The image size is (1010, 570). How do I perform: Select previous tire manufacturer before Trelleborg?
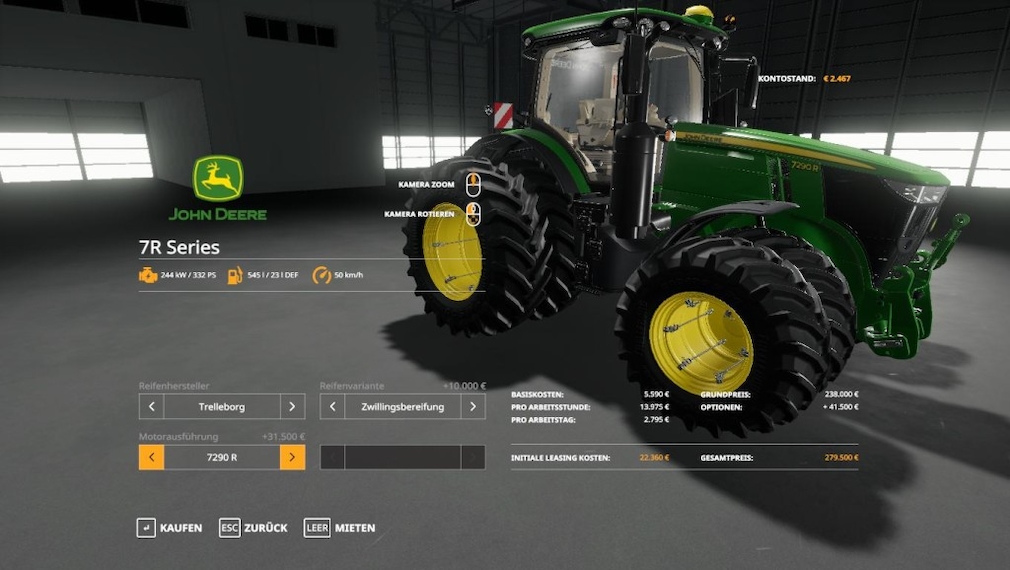pyautogui.click(x=151, y=407)
